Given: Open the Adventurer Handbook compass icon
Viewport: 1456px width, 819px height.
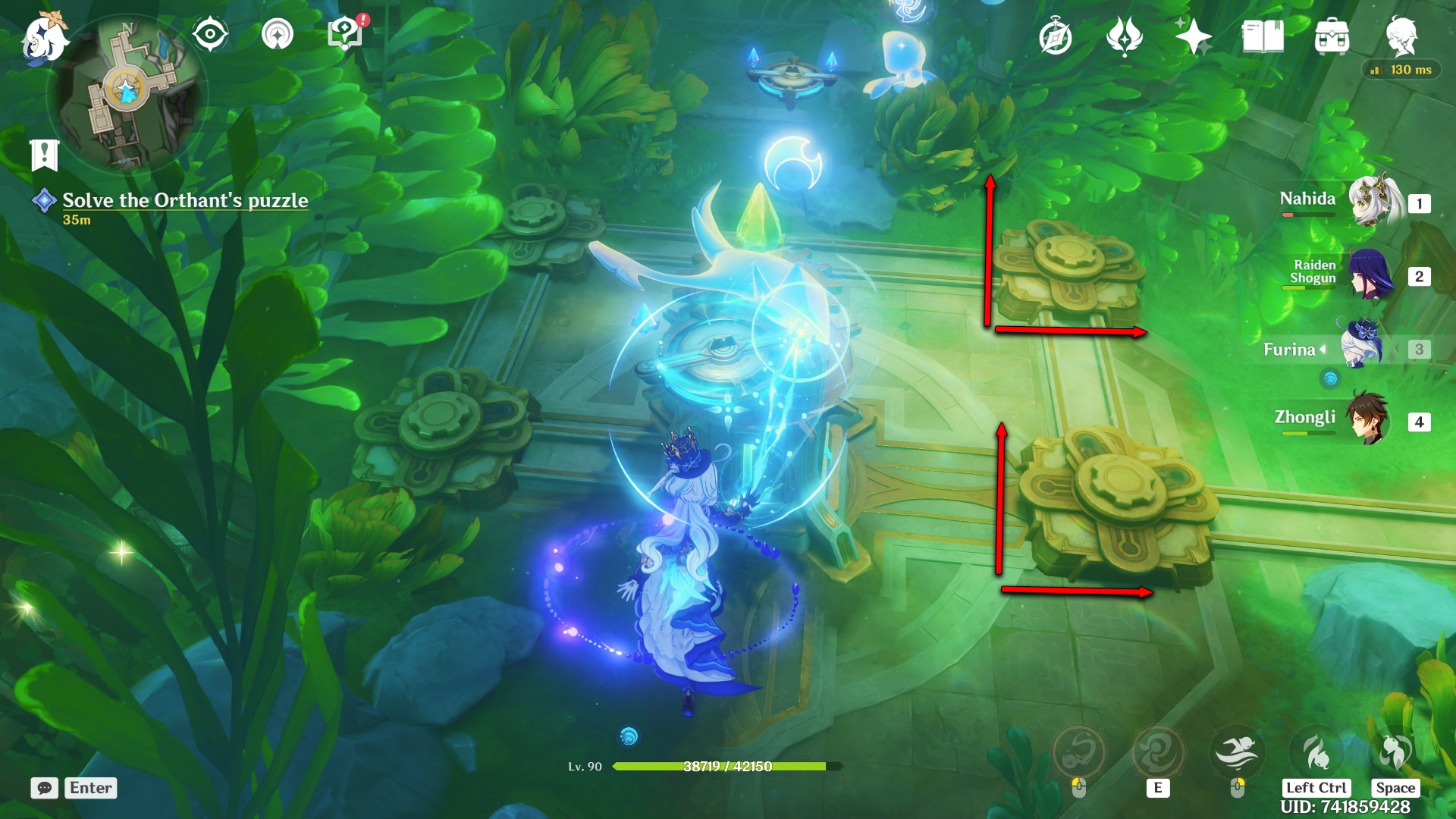Looking at the screenshot, I should coord(1056,37).
